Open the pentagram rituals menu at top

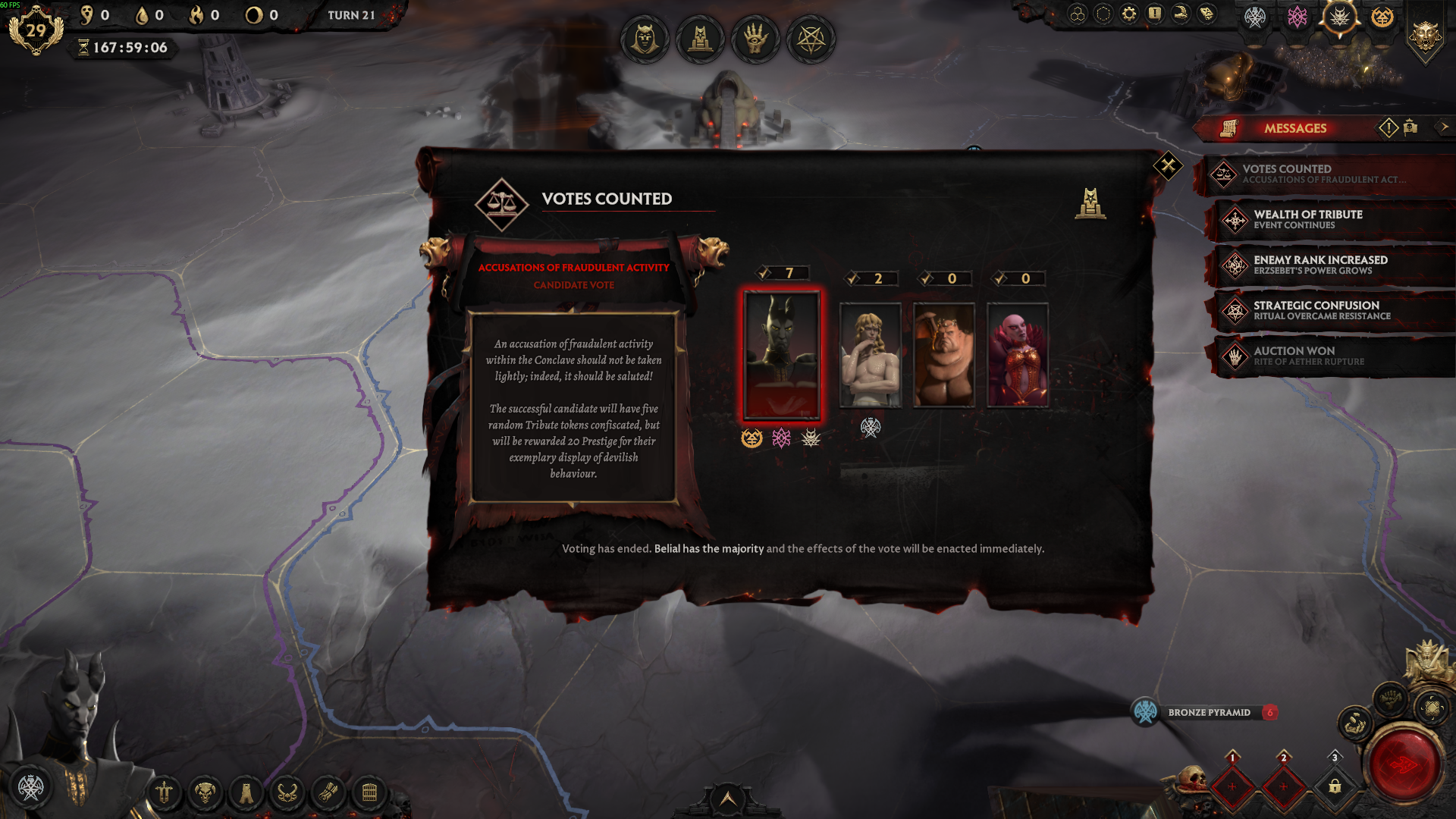click(x=811, y=39)
